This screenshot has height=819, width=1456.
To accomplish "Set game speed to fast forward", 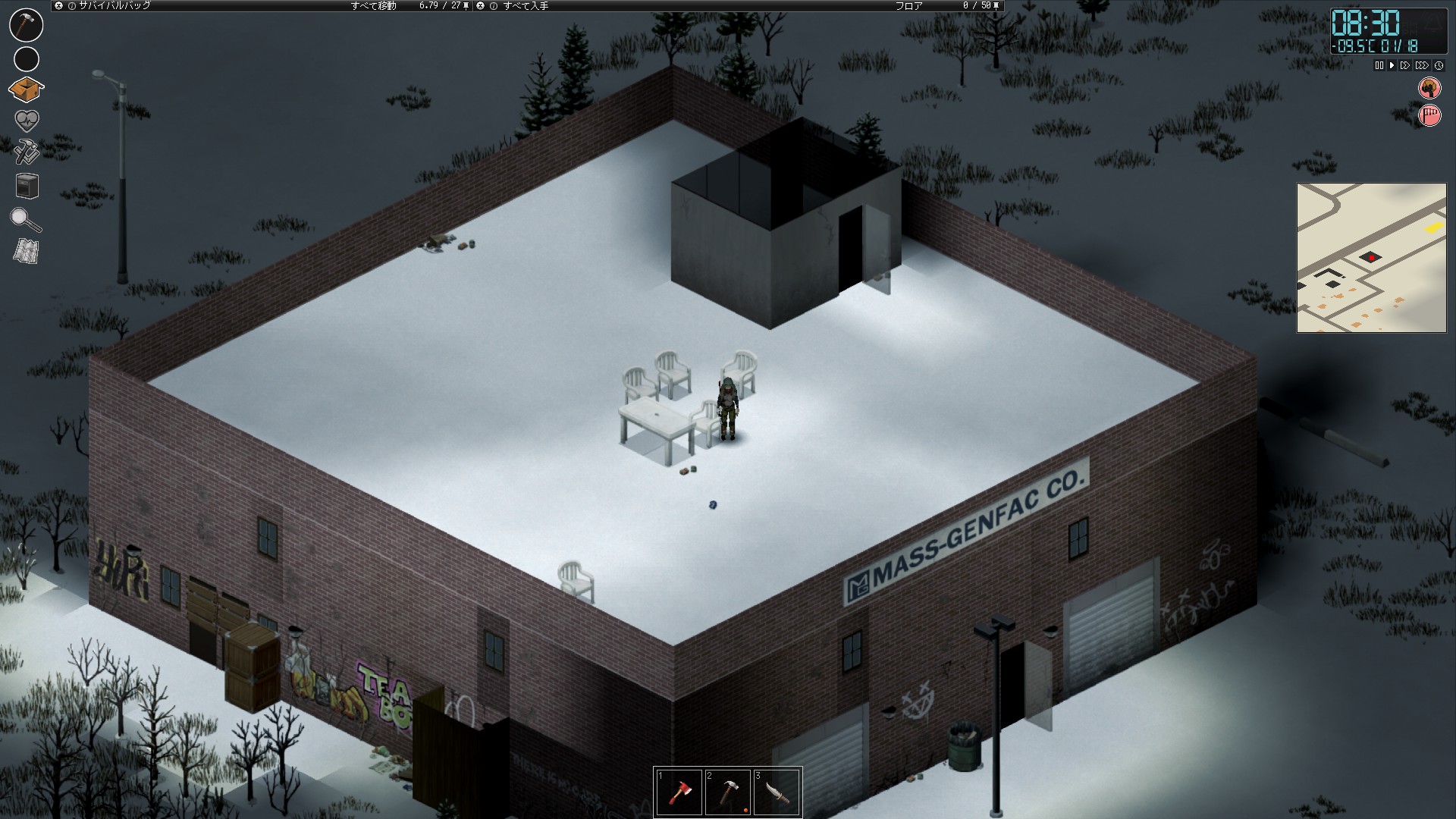I will (x=1405, y=66).
